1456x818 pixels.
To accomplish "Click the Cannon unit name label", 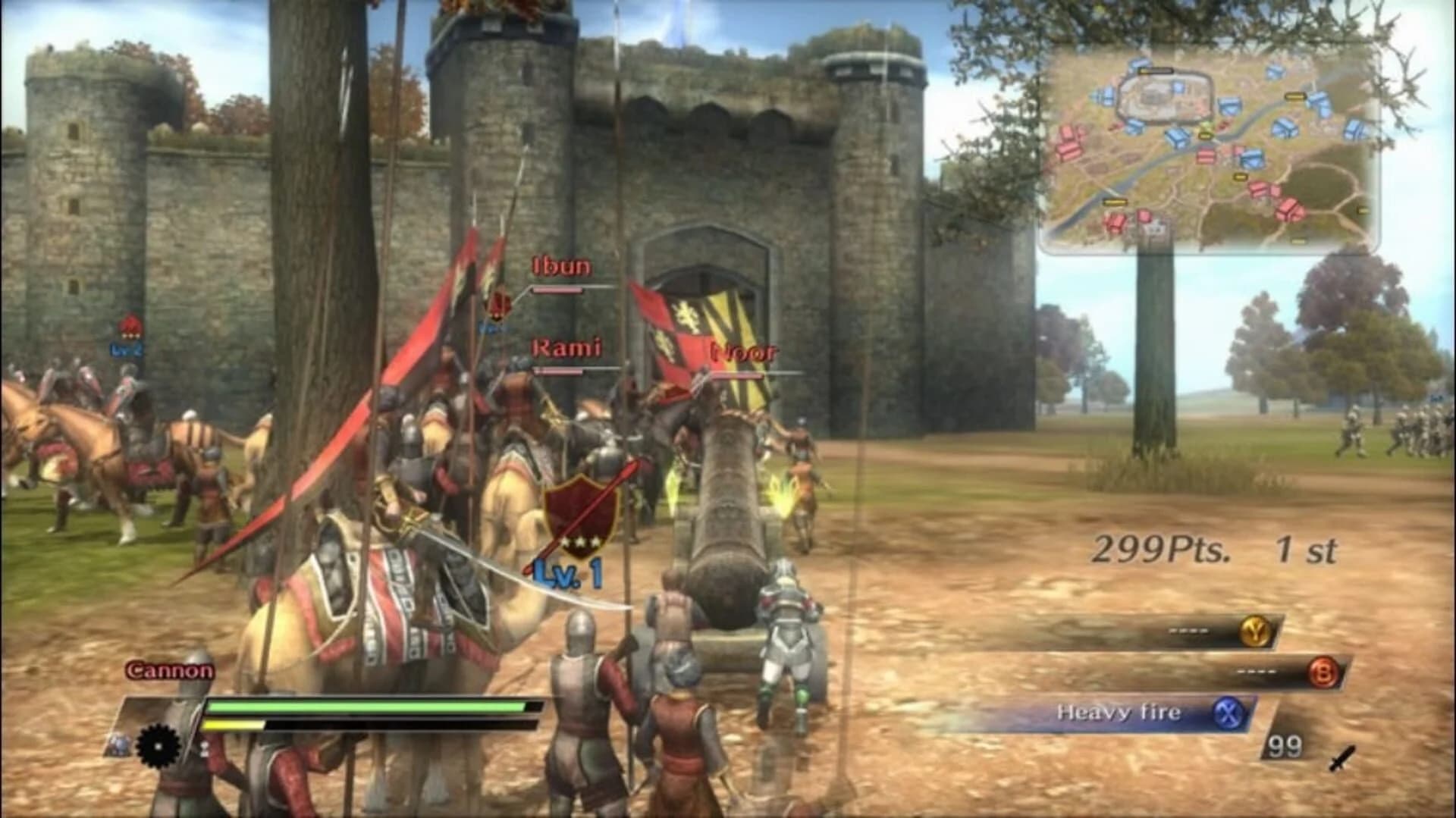I will pos(170,671).
